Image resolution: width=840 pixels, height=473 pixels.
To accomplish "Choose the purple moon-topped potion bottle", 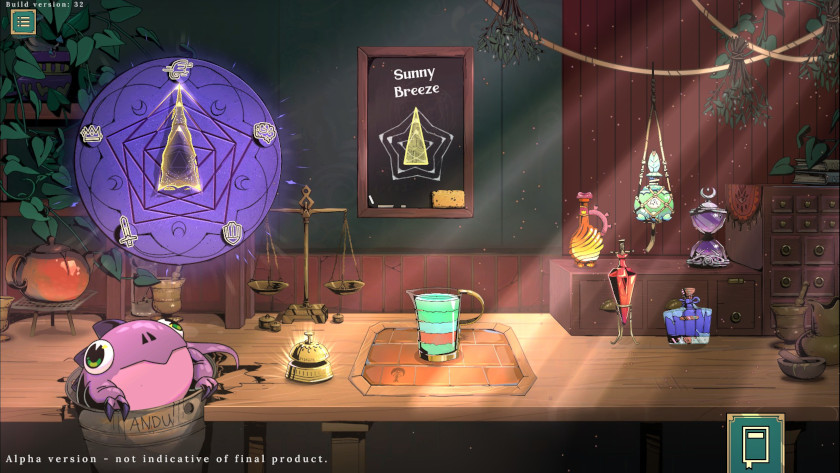I will [x=708, y=232].
